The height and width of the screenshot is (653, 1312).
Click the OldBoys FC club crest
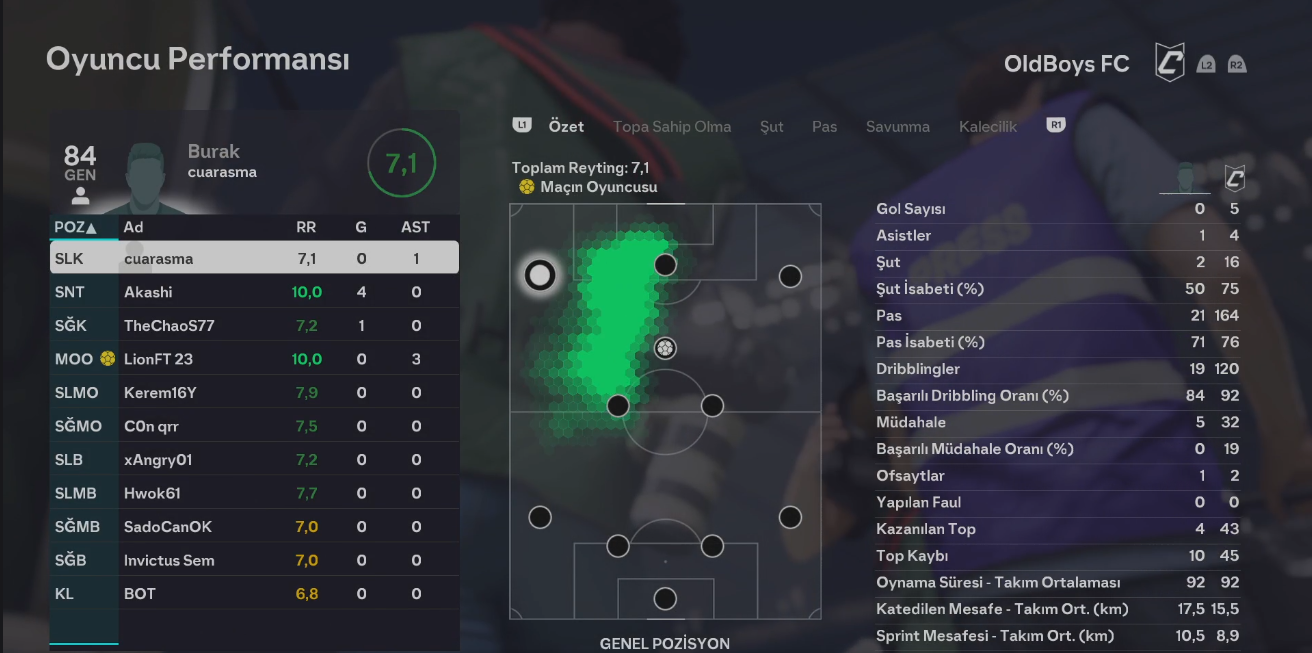point(1169,63)
